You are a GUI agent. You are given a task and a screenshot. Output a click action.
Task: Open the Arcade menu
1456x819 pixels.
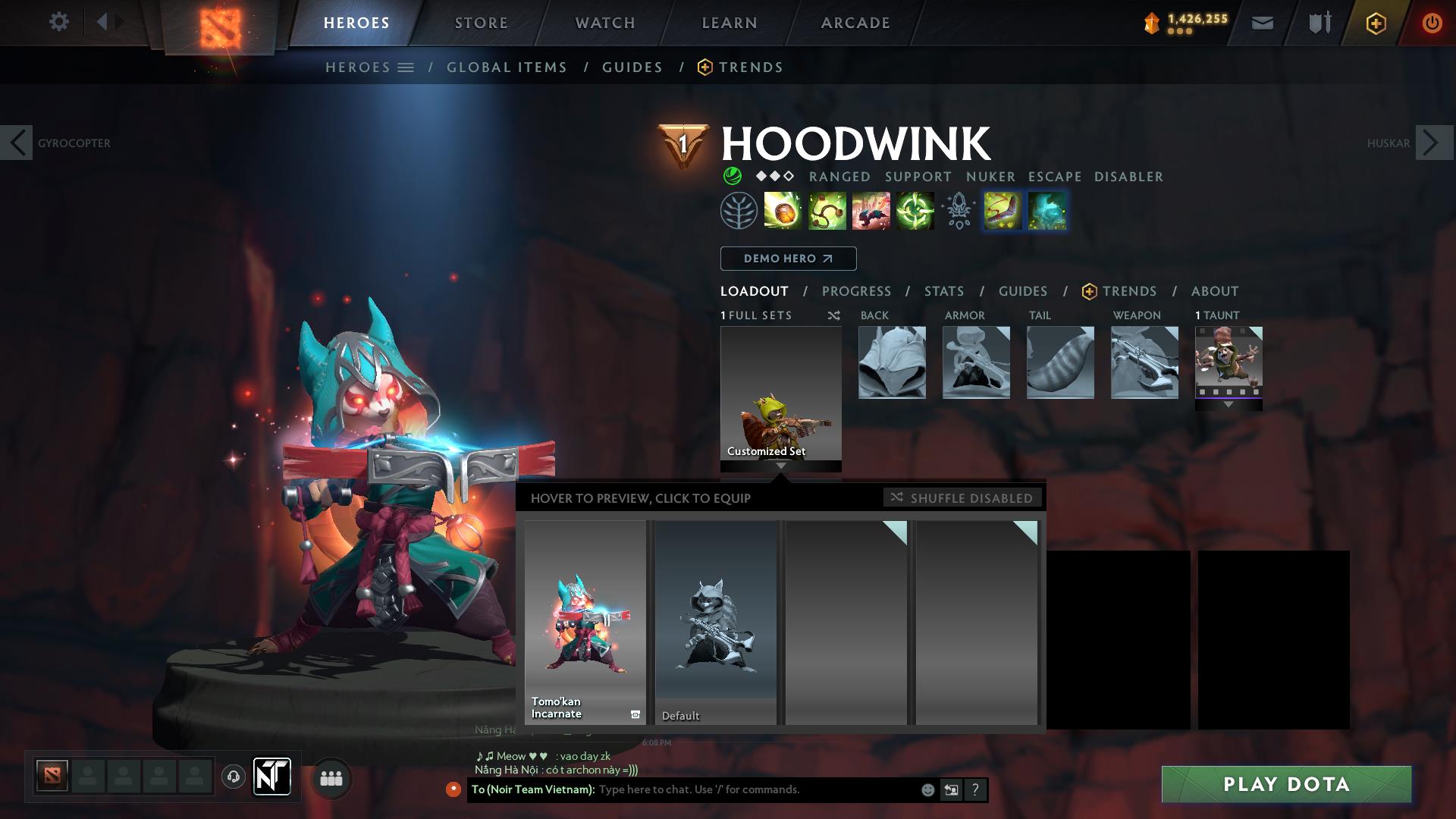[x=855, y=23]
